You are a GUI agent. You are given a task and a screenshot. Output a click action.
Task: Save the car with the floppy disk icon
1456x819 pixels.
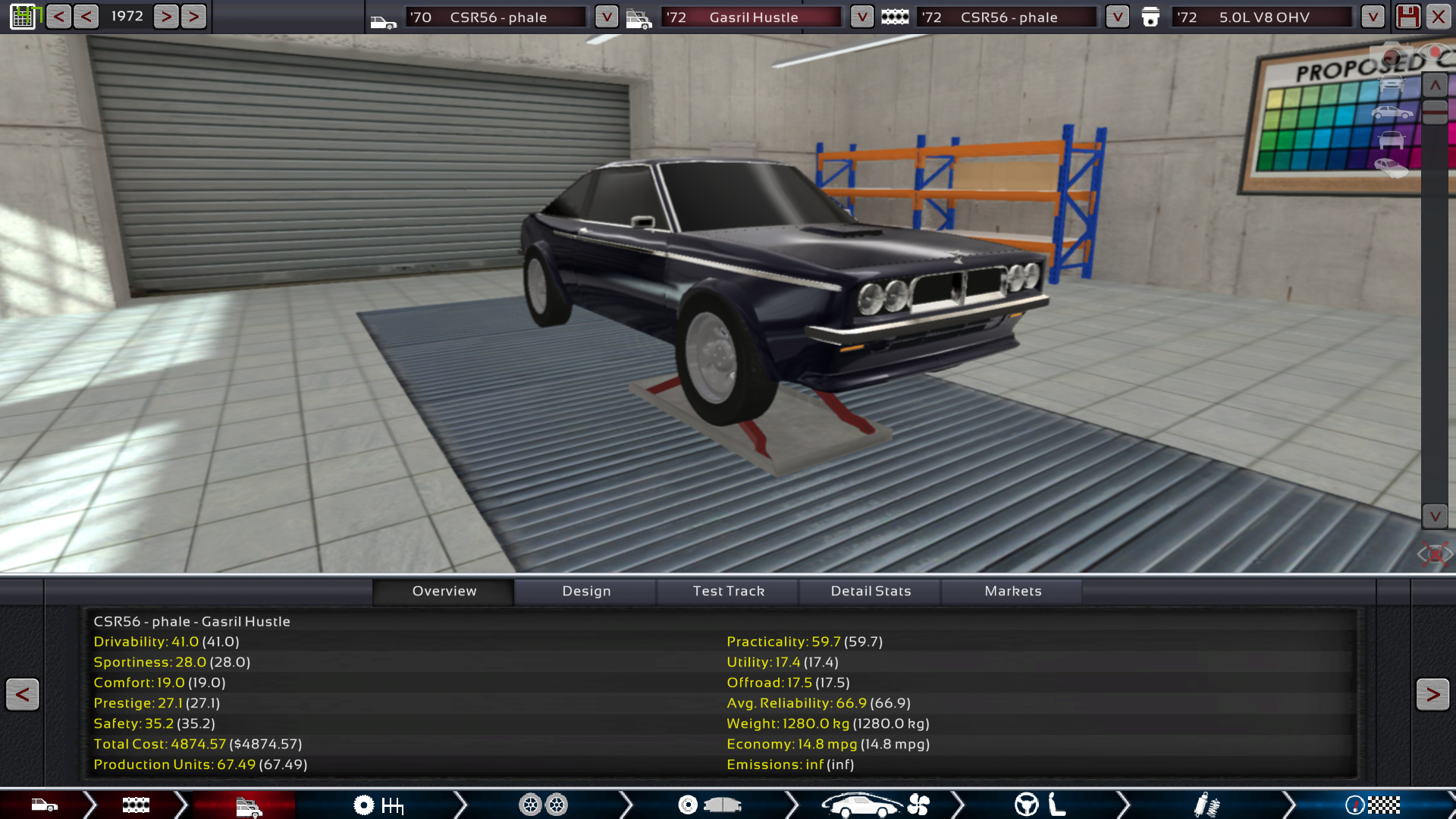(x=1408, y=17)
